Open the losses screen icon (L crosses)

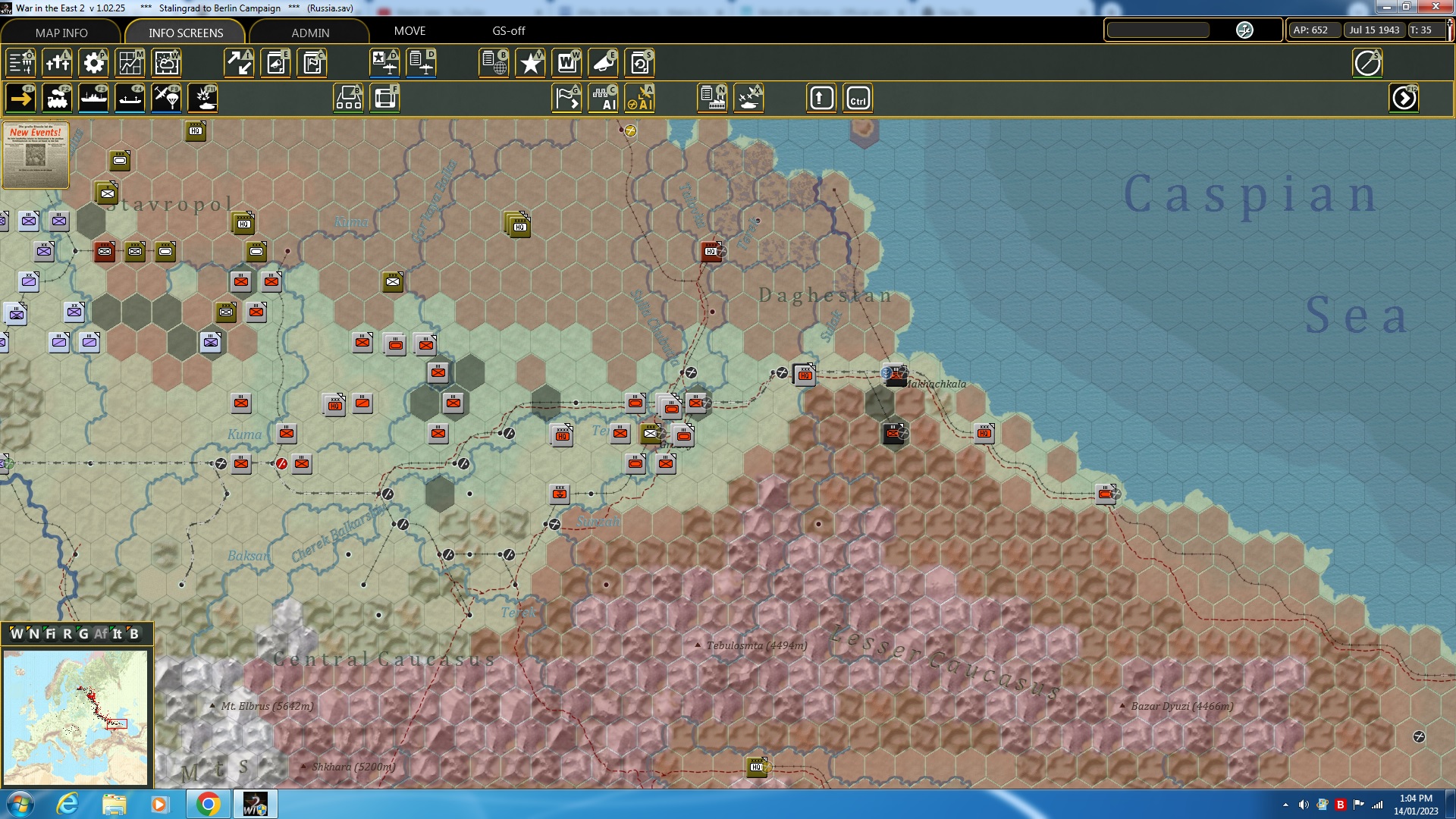[57, 63]
